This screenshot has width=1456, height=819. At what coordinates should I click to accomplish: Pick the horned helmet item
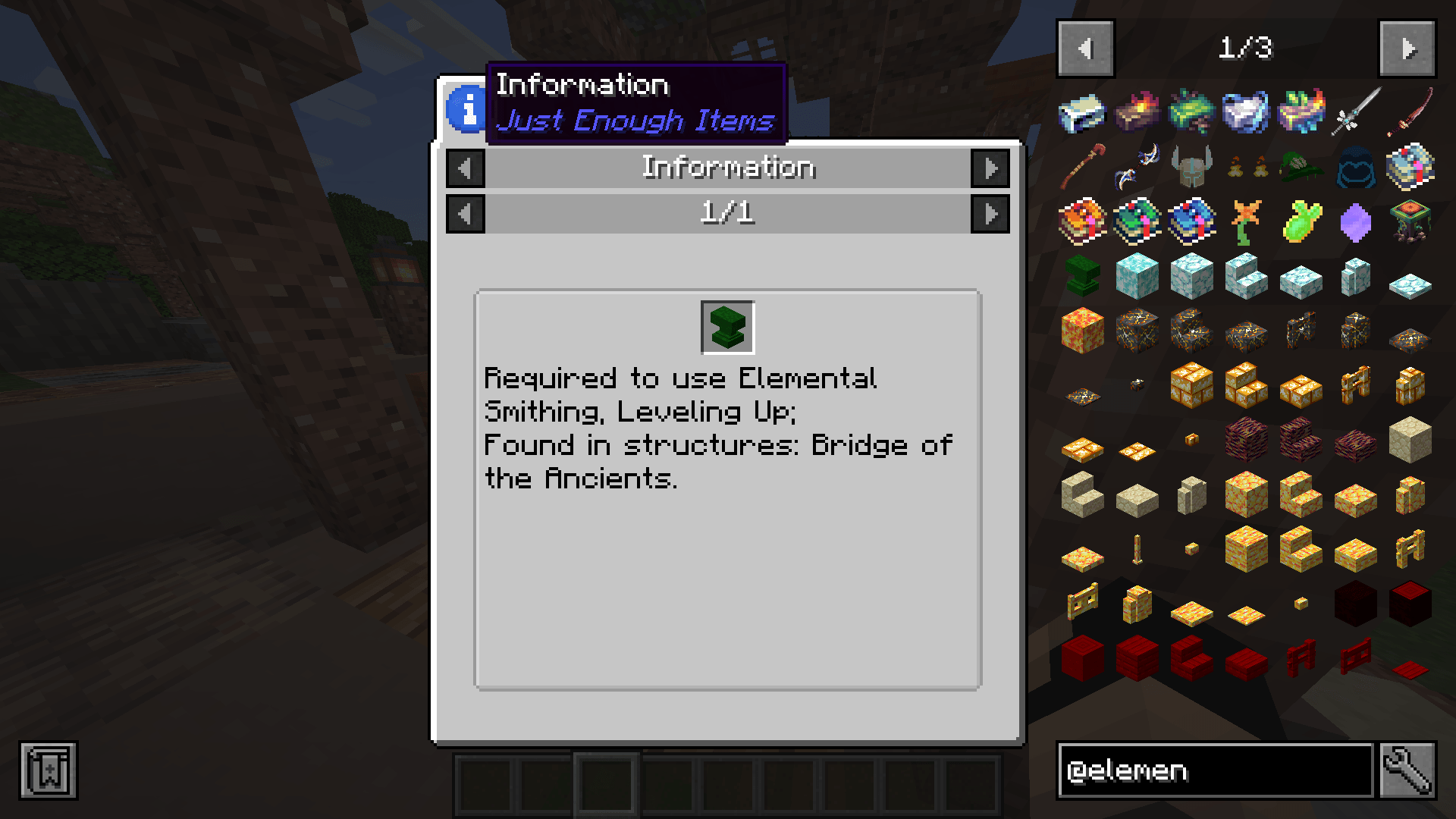[1191, 166]
